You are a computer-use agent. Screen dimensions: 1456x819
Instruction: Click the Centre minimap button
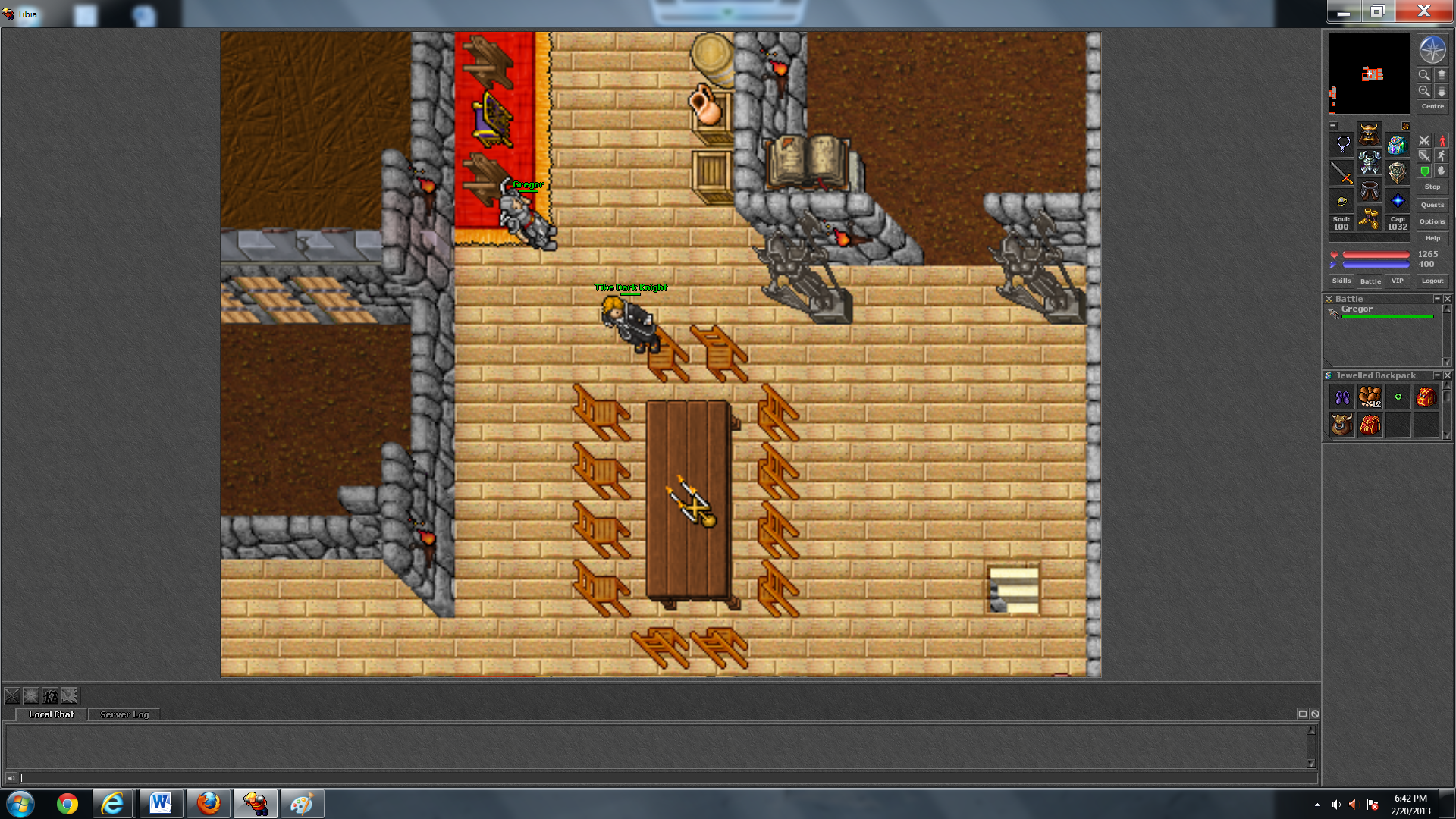[x=1432, y=106]
